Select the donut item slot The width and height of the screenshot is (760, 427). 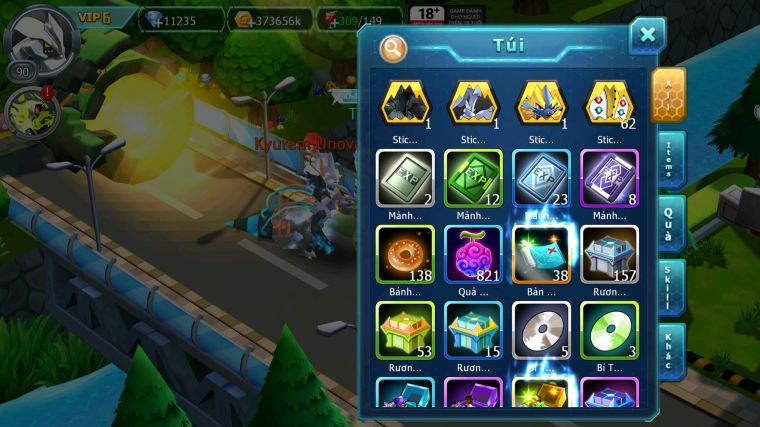[x=404, y=252]
